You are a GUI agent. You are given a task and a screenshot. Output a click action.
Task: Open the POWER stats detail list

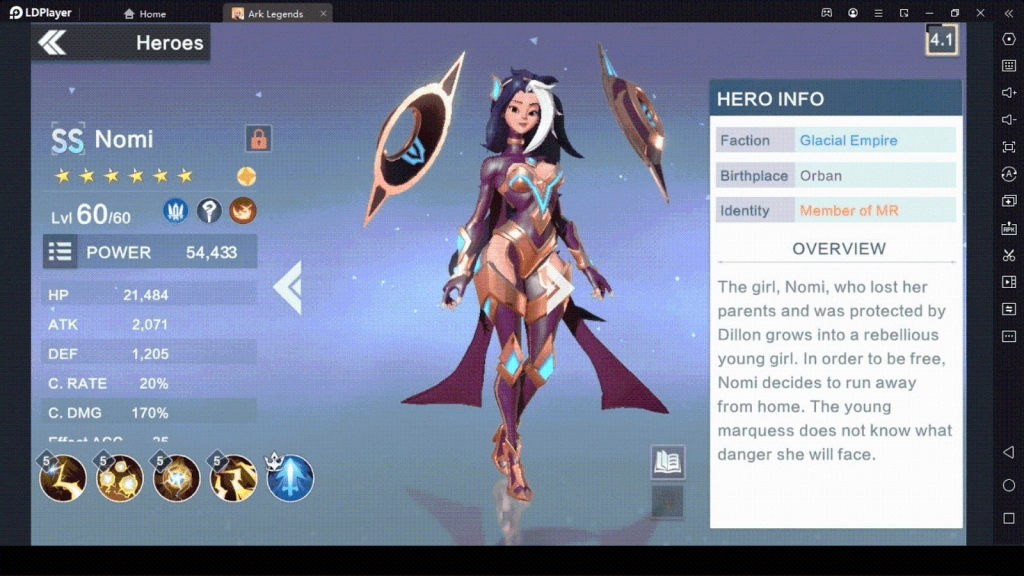(60, 252)
